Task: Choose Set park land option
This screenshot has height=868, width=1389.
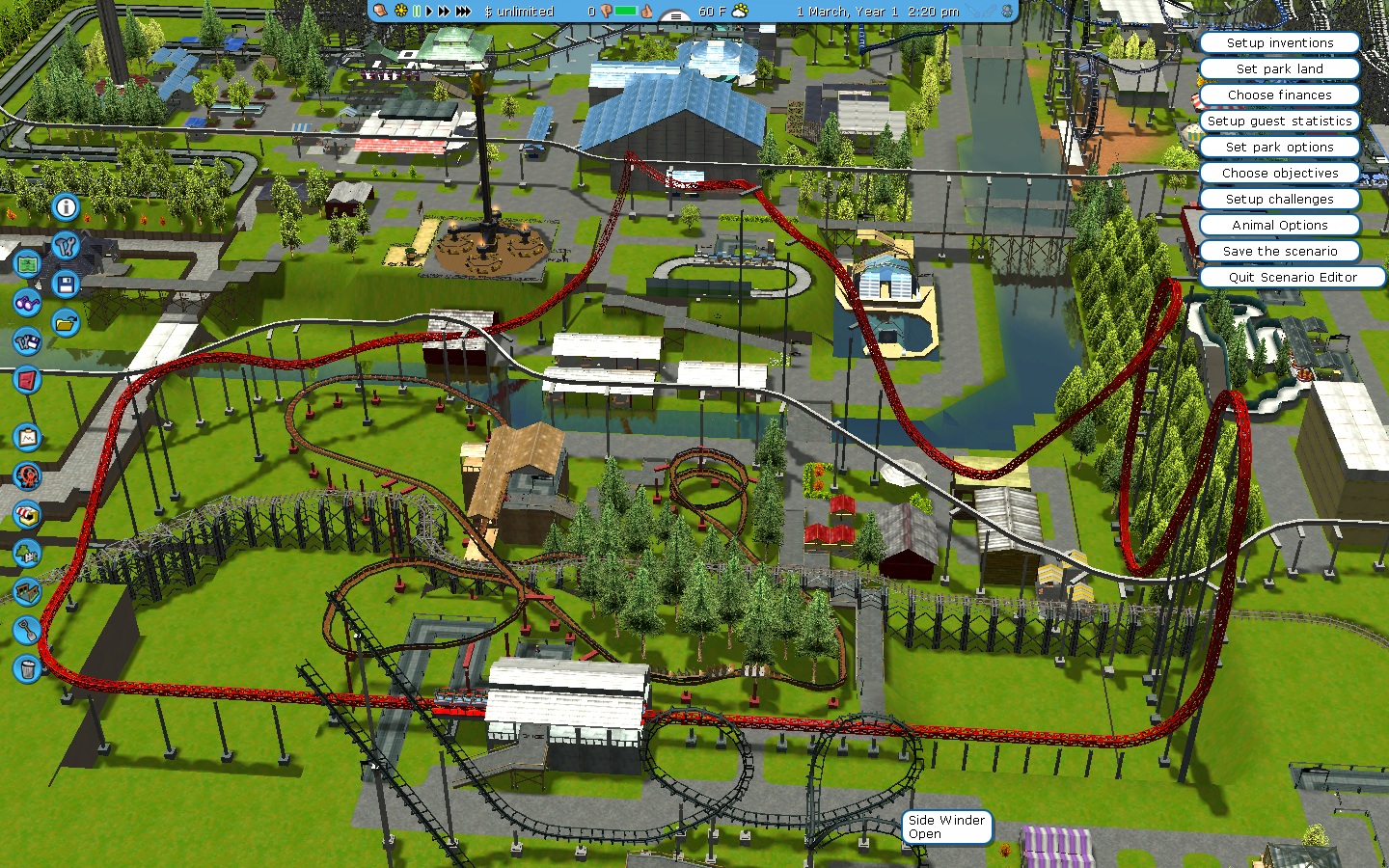Action: [1279, 69]
